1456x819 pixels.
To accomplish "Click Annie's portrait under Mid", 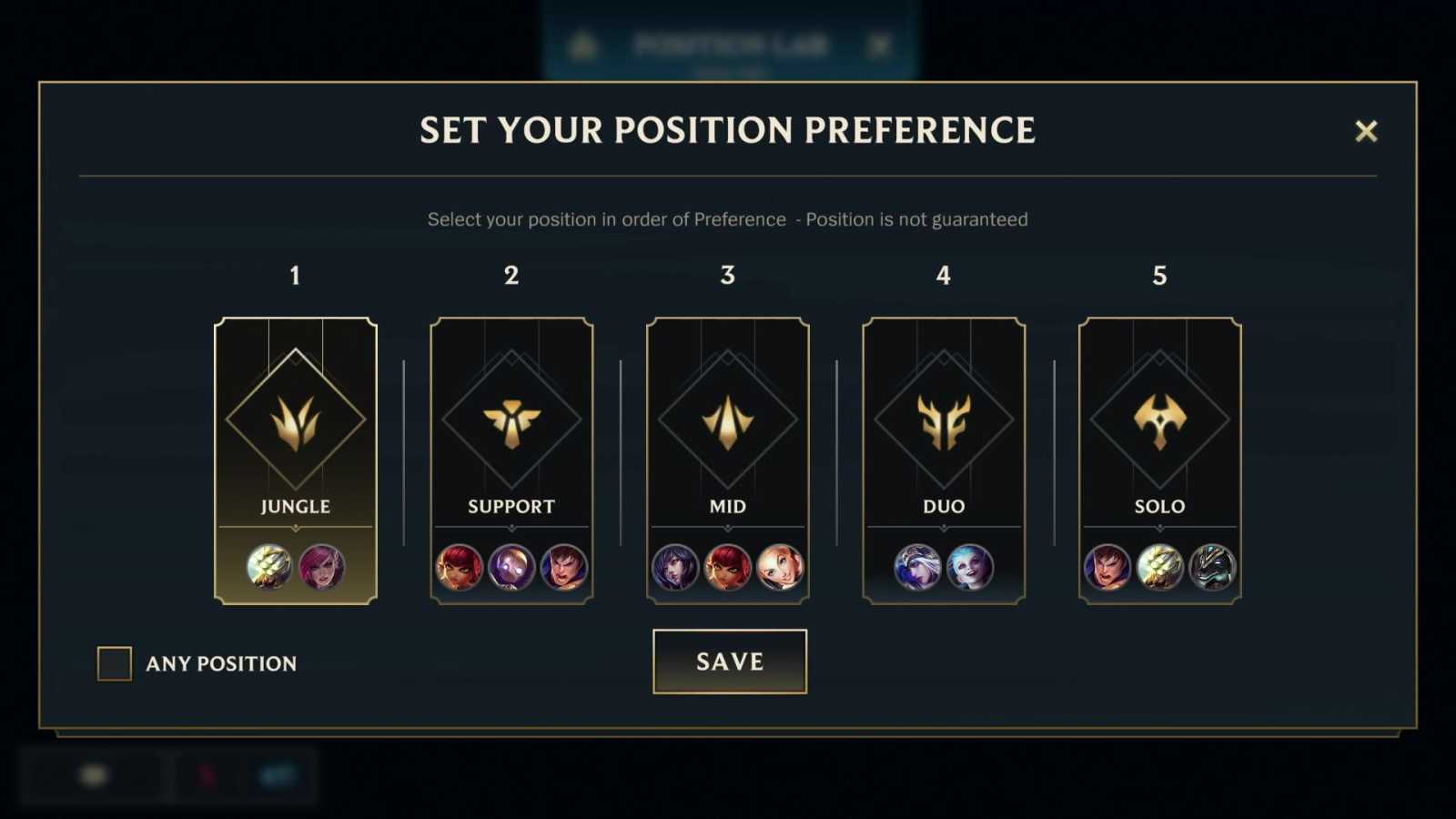I will coord(727,567).
